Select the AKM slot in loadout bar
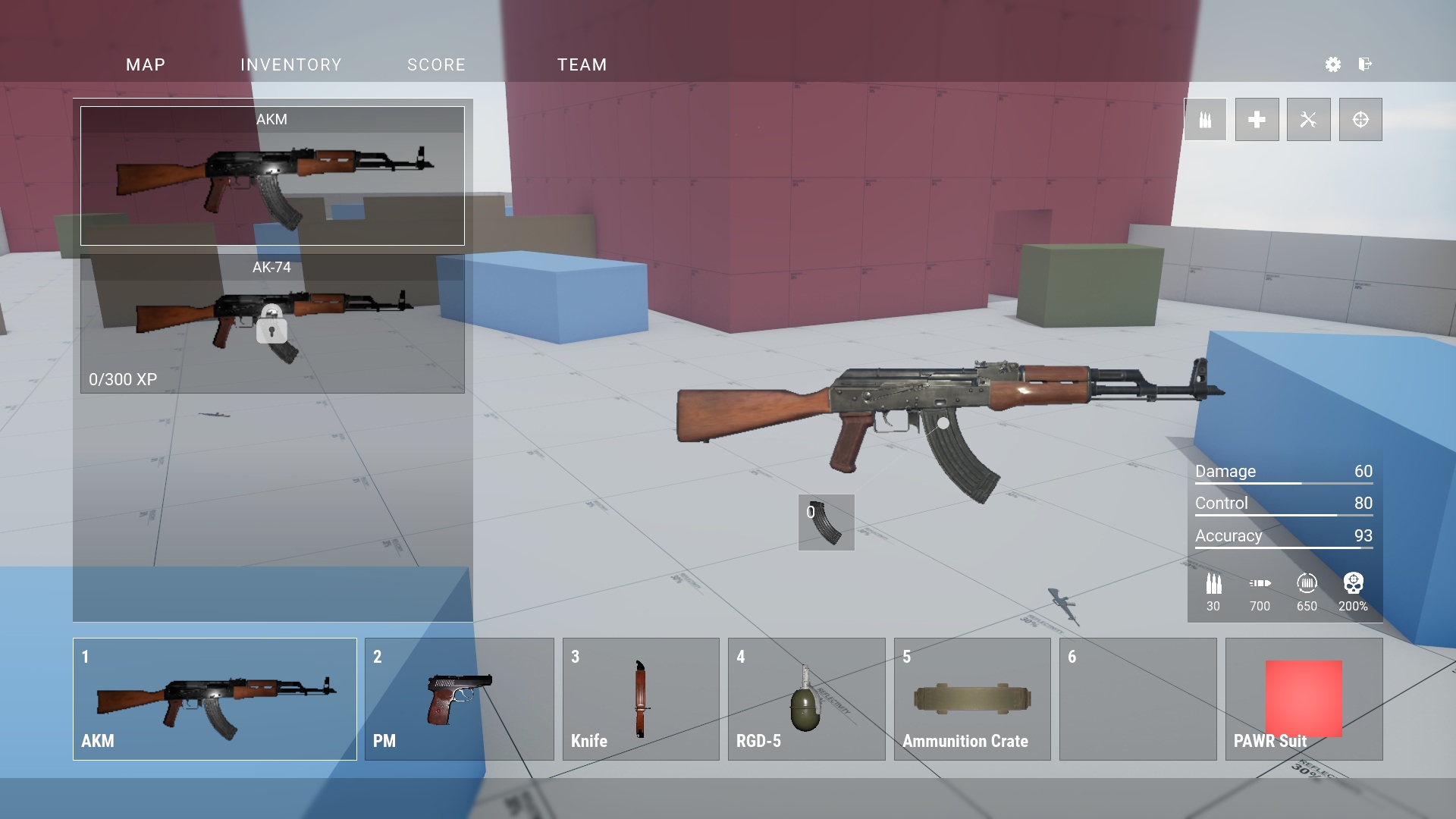Screen dimensions: 1456x819 tap(215, 699)
